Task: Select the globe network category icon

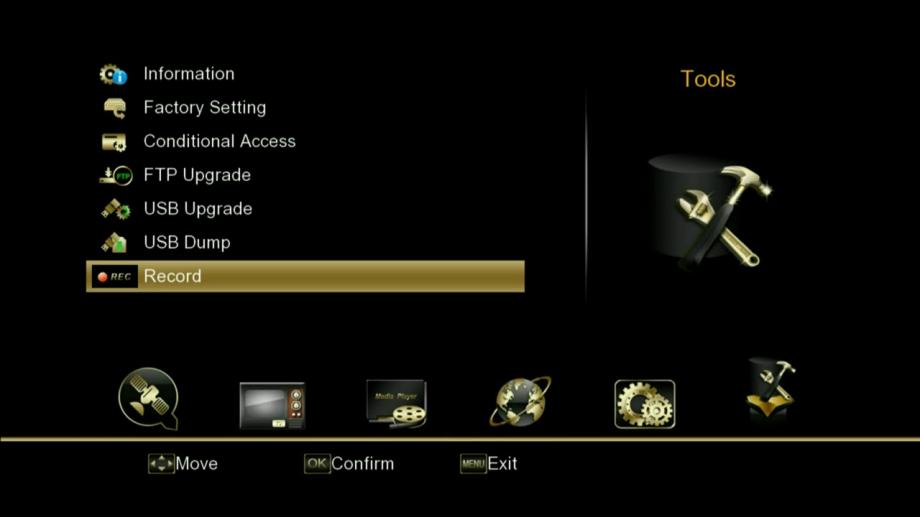Action: (520, 402)
